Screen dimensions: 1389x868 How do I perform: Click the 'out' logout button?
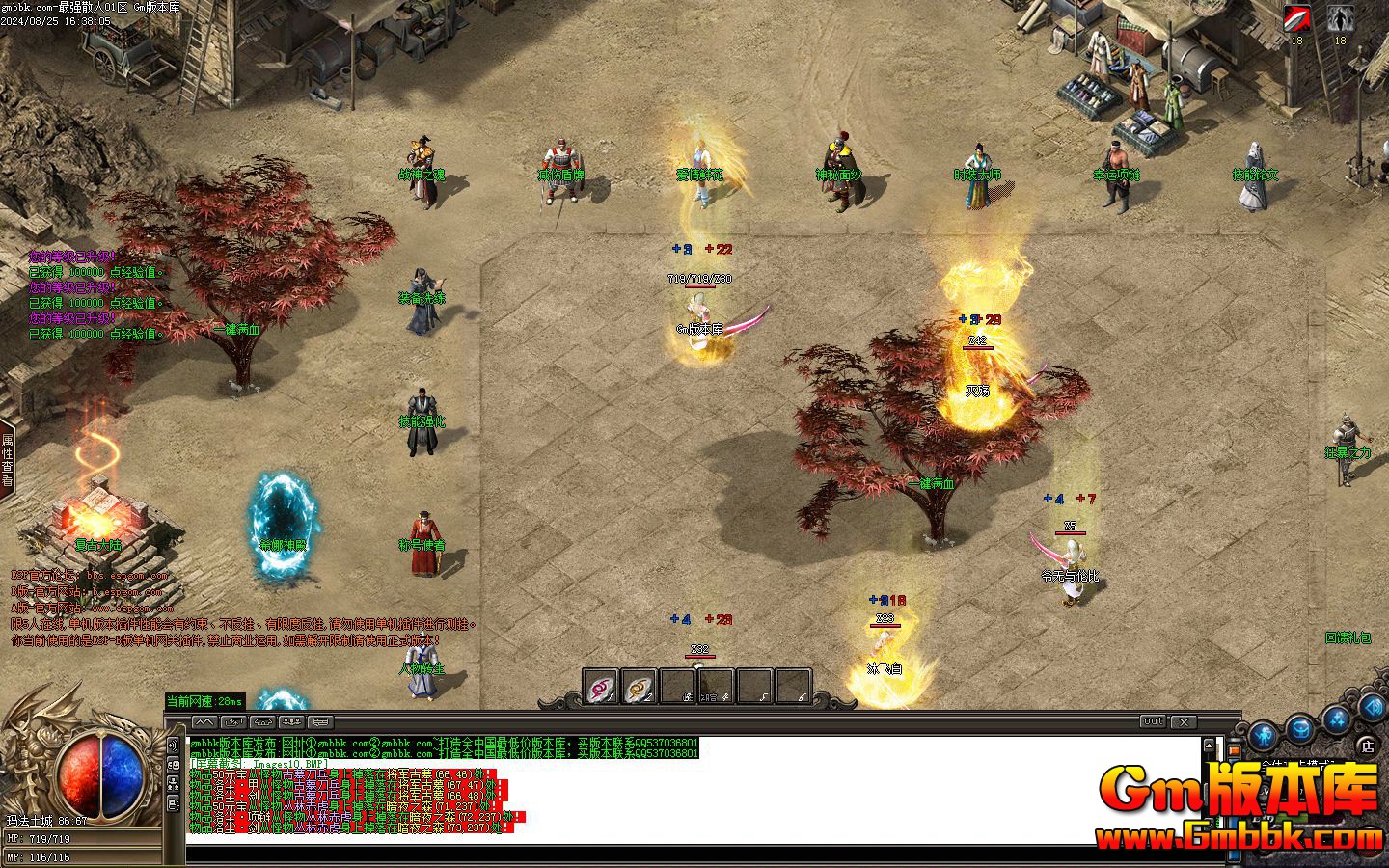point(1153,721)
